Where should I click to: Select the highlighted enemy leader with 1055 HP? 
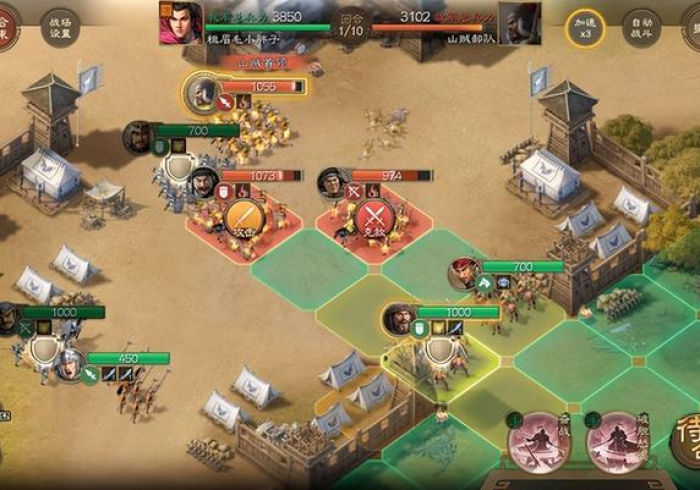click(203, 93)
